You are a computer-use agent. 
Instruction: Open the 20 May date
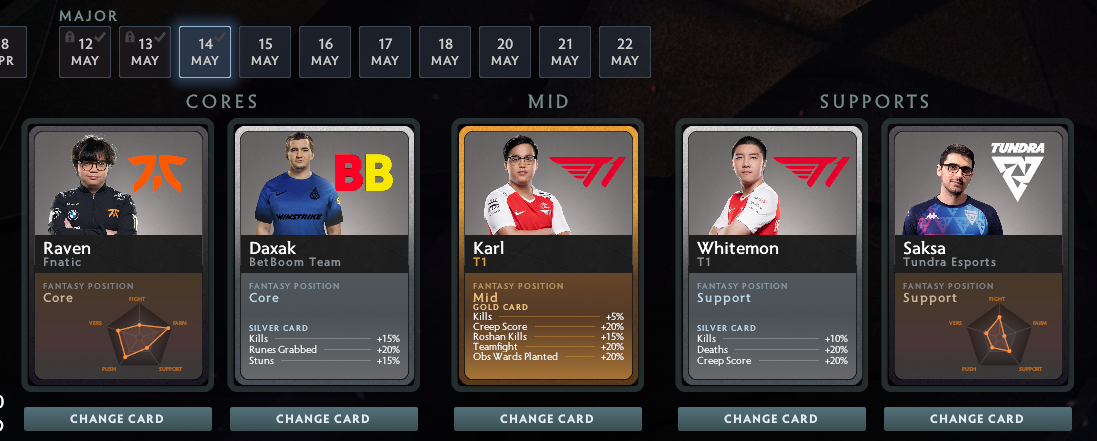(505, 52)
